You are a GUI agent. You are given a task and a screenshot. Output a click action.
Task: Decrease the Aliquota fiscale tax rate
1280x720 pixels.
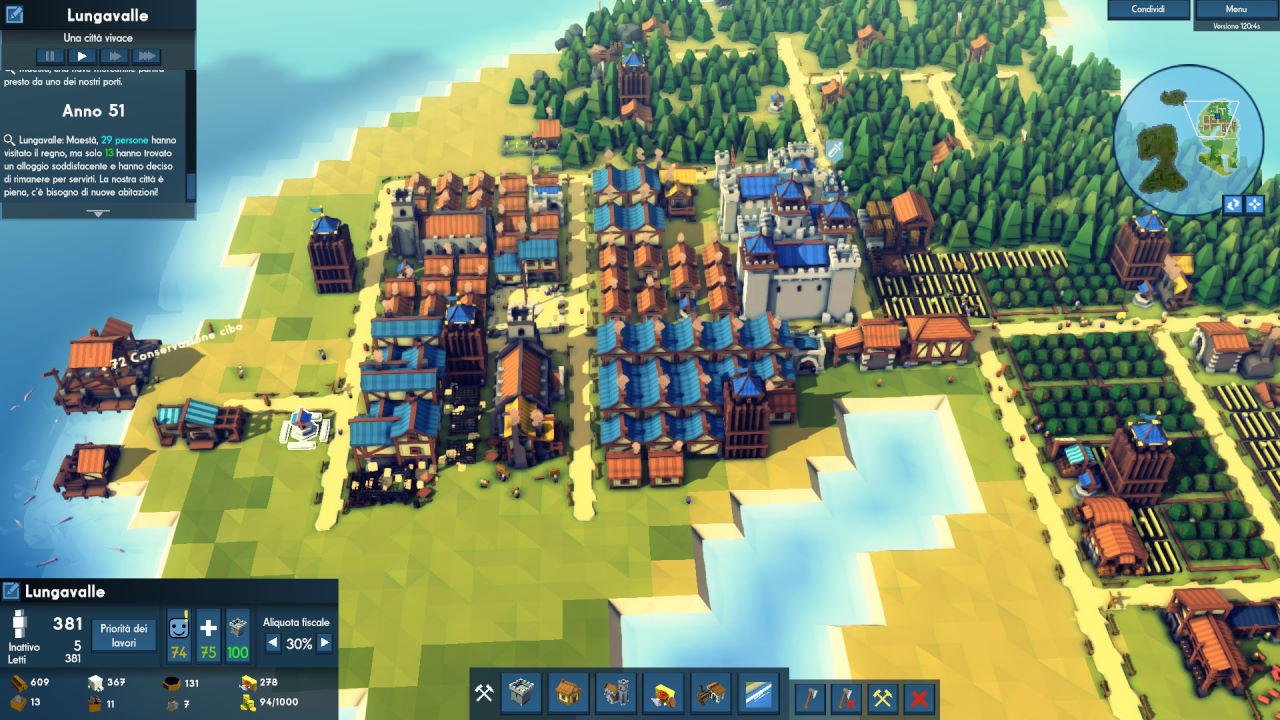272,644
